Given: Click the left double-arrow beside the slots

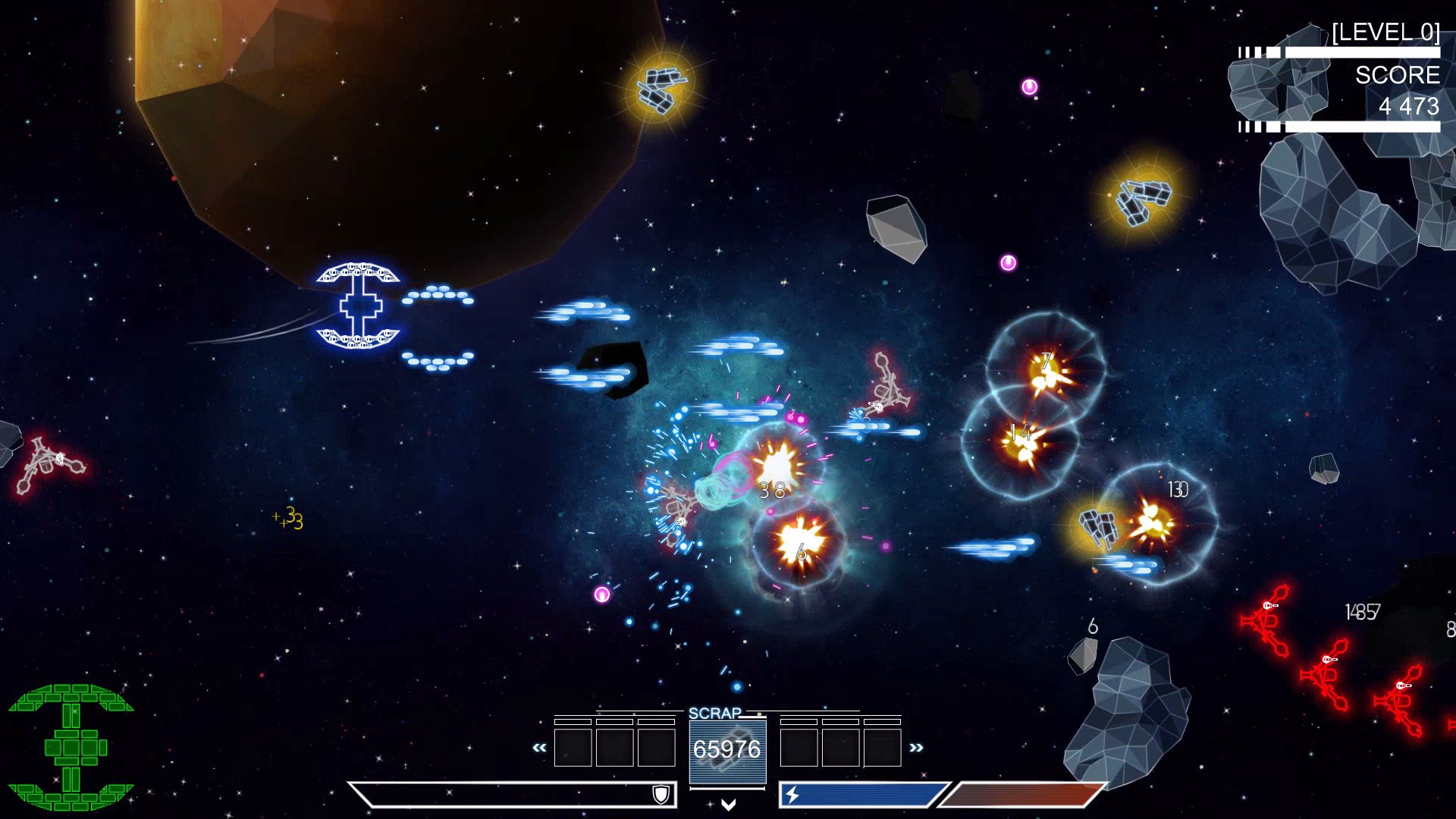Looking at the screenshot, I should click(x=539, y=748).
